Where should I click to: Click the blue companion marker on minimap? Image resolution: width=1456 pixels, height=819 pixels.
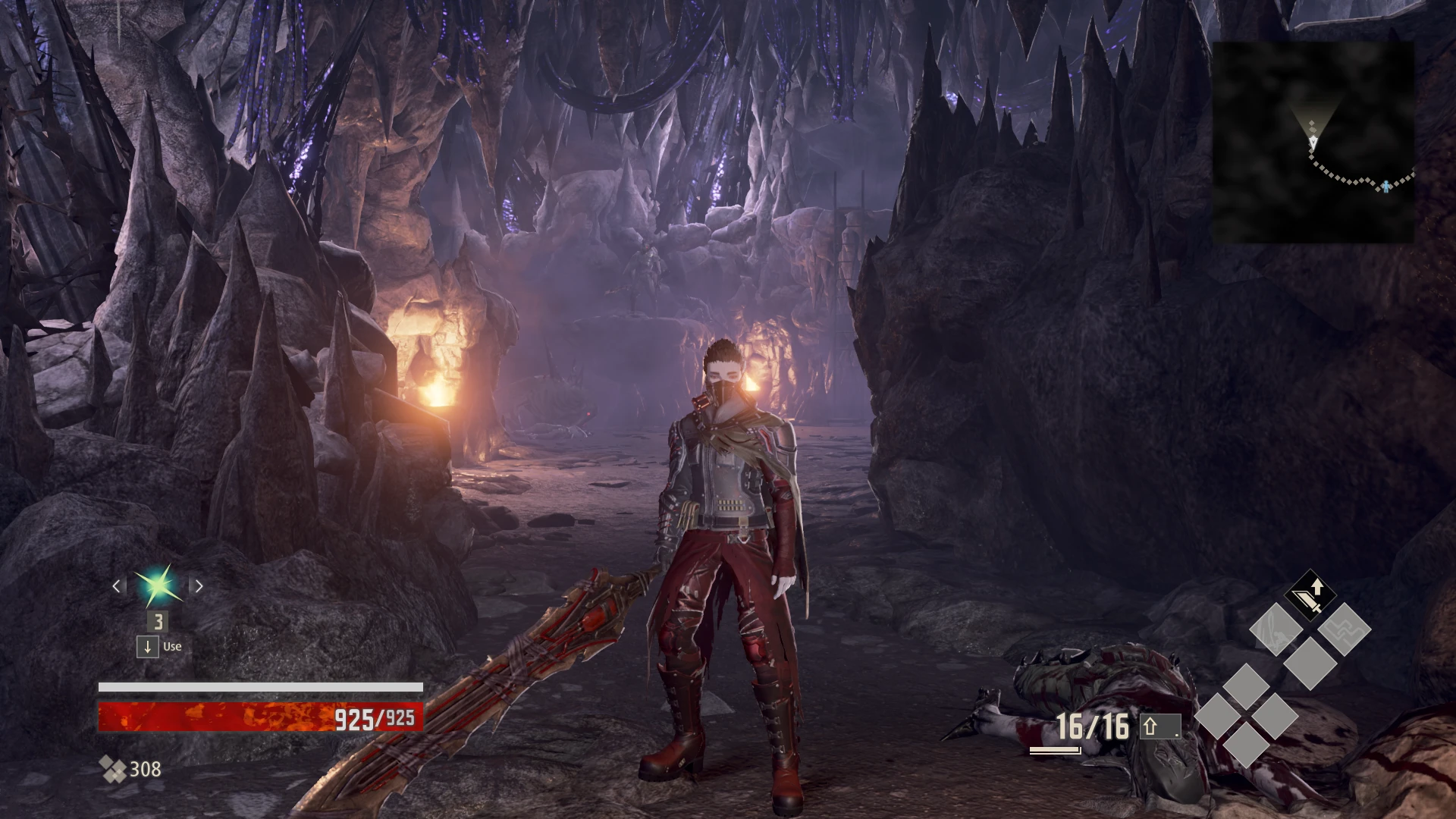(x=1386, y=186)
